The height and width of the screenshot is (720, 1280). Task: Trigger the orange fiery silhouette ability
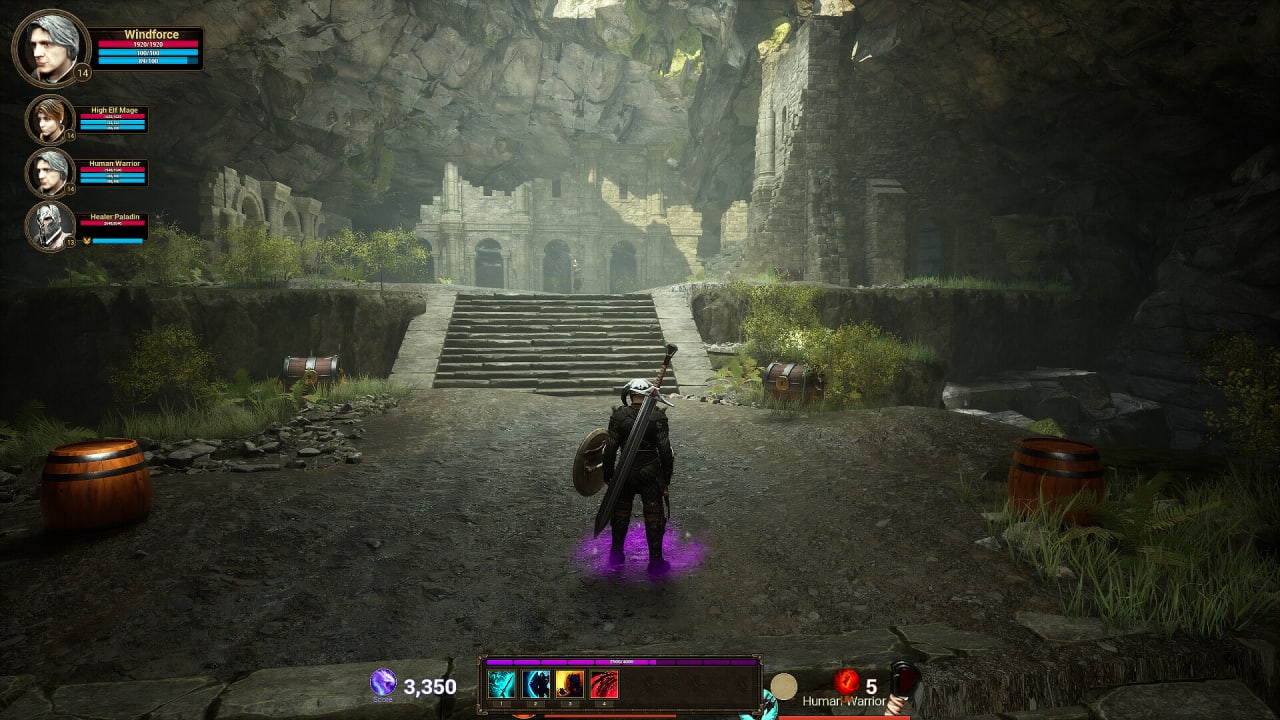pyautogui.click(x=570, y=684)
